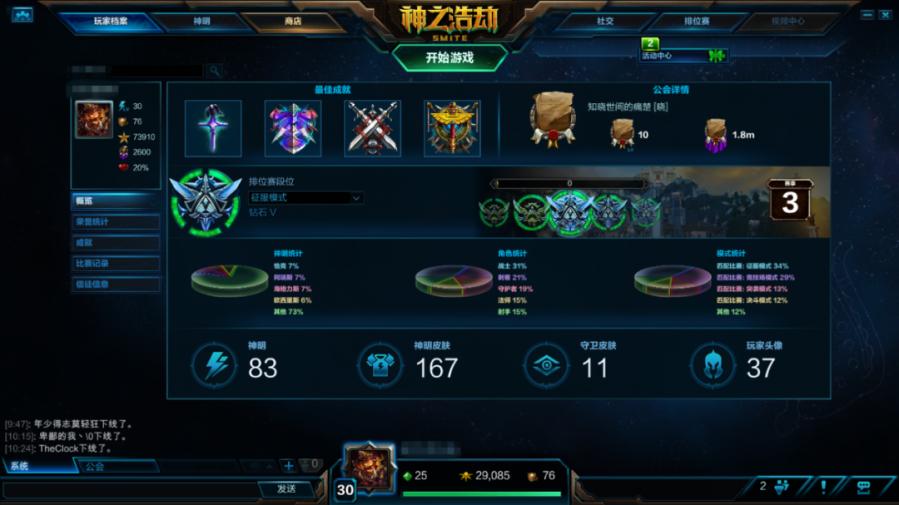Expand the 征服模式 ranked mode dropdown

(x=305, y=198)
